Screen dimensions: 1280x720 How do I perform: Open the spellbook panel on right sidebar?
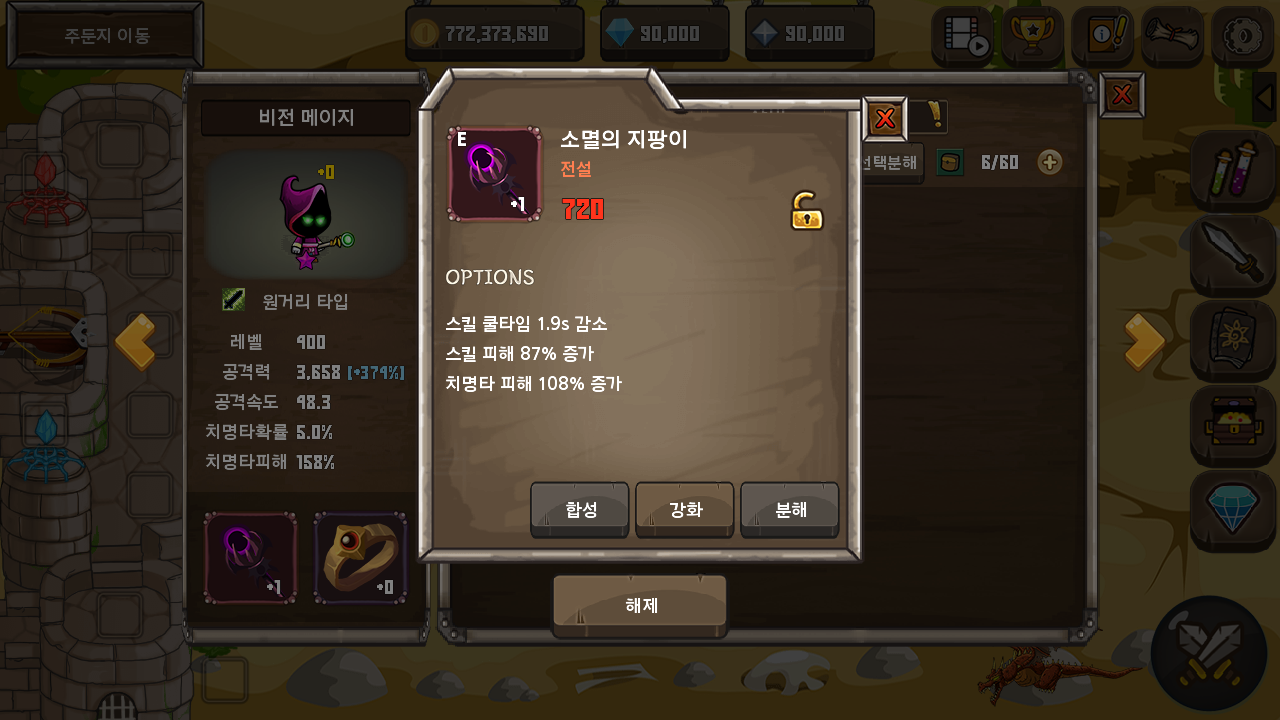tap(1232, 341)
